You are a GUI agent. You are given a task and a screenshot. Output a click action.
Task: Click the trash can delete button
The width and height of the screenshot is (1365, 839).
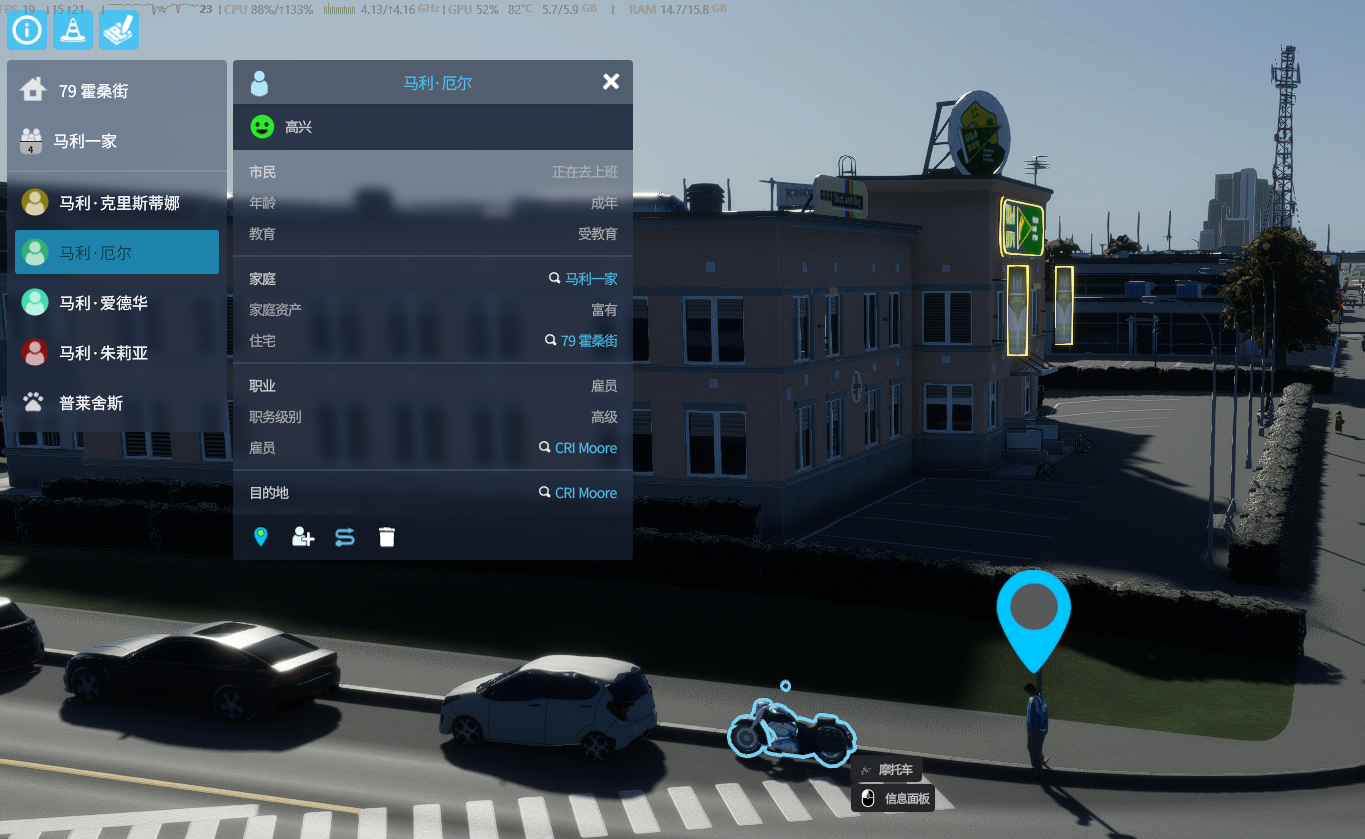pos(387,537)
